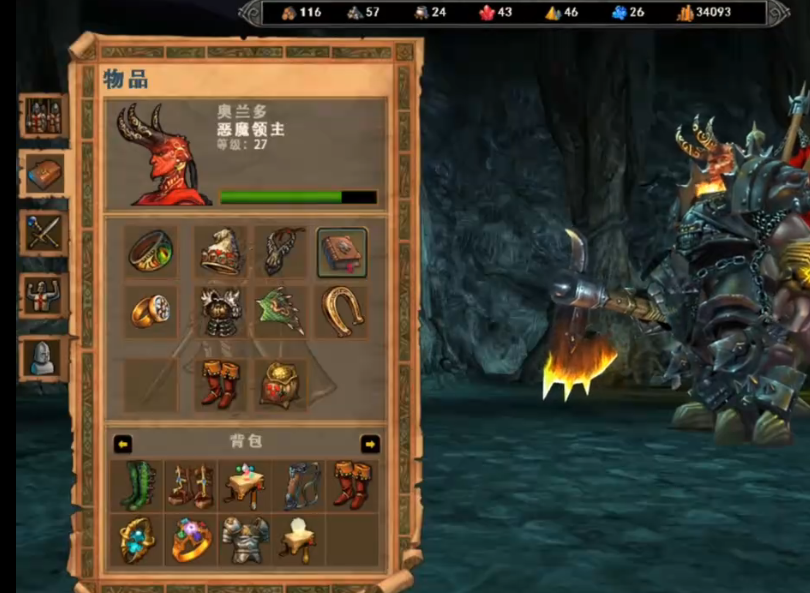This screenshot has width=810, height=593.
Task: Select the equipped jeweled crown helmet
Action: click(219, 252)
